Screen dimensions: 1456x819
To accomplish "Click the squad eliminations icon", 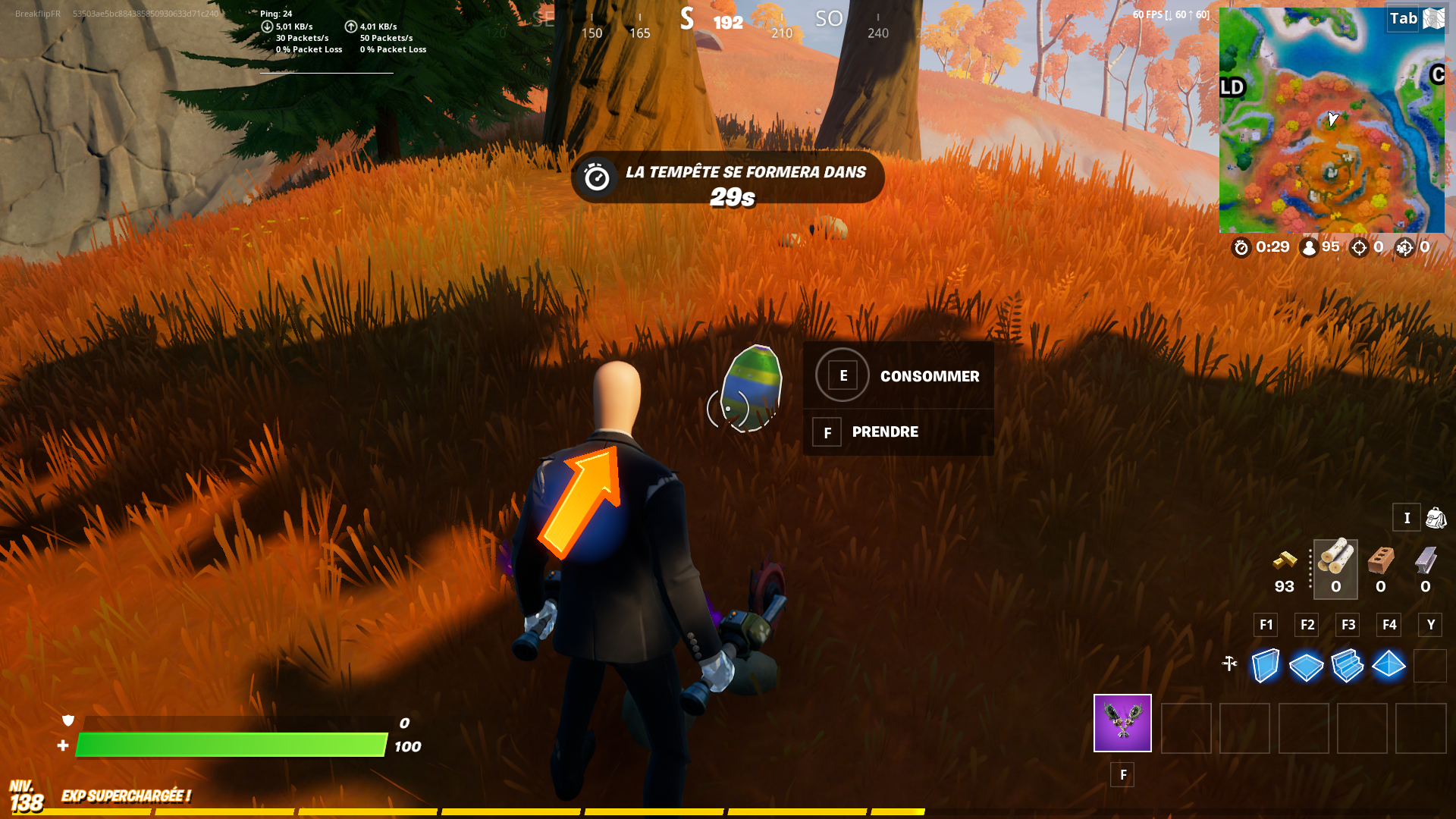I will (1403, 247).
